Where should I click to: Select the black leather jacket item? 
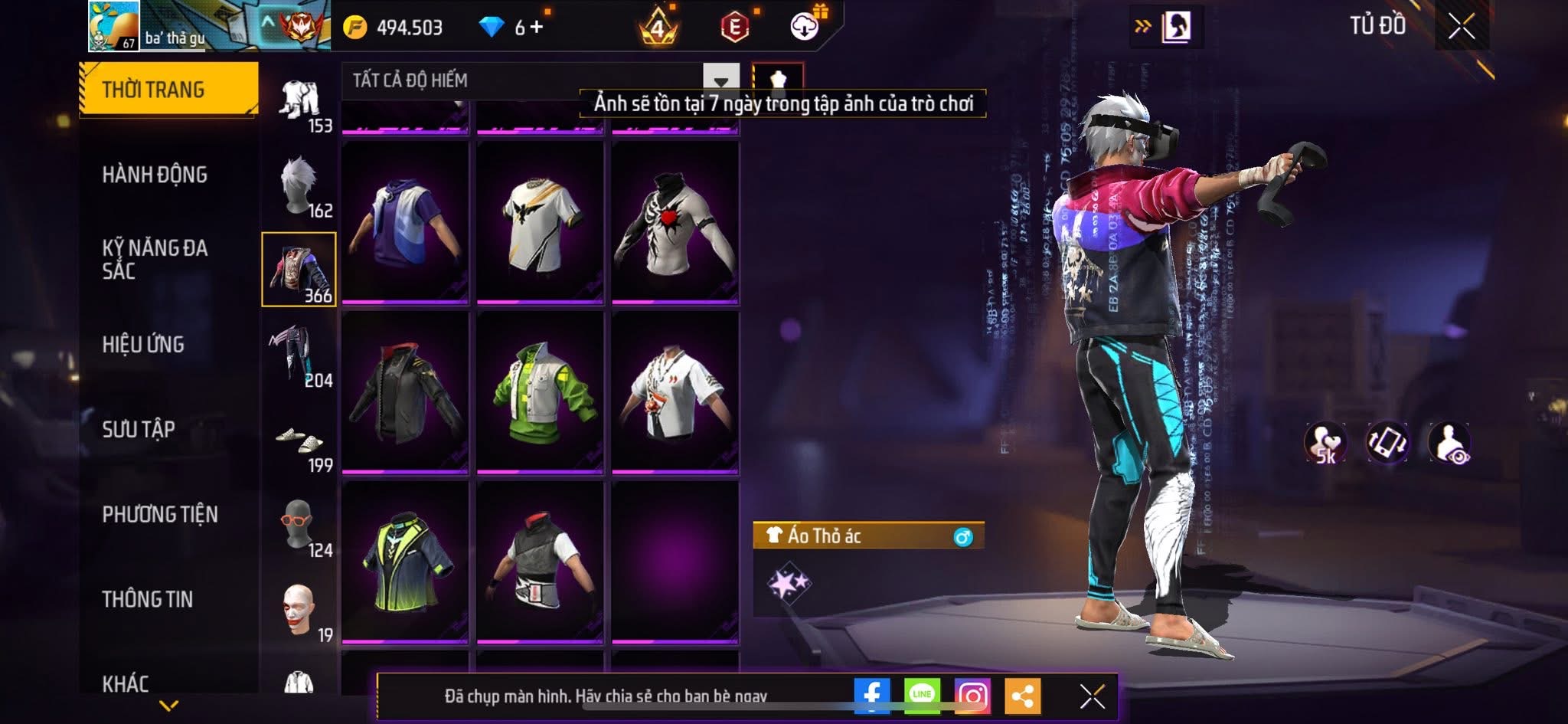[x=405, y=391]
